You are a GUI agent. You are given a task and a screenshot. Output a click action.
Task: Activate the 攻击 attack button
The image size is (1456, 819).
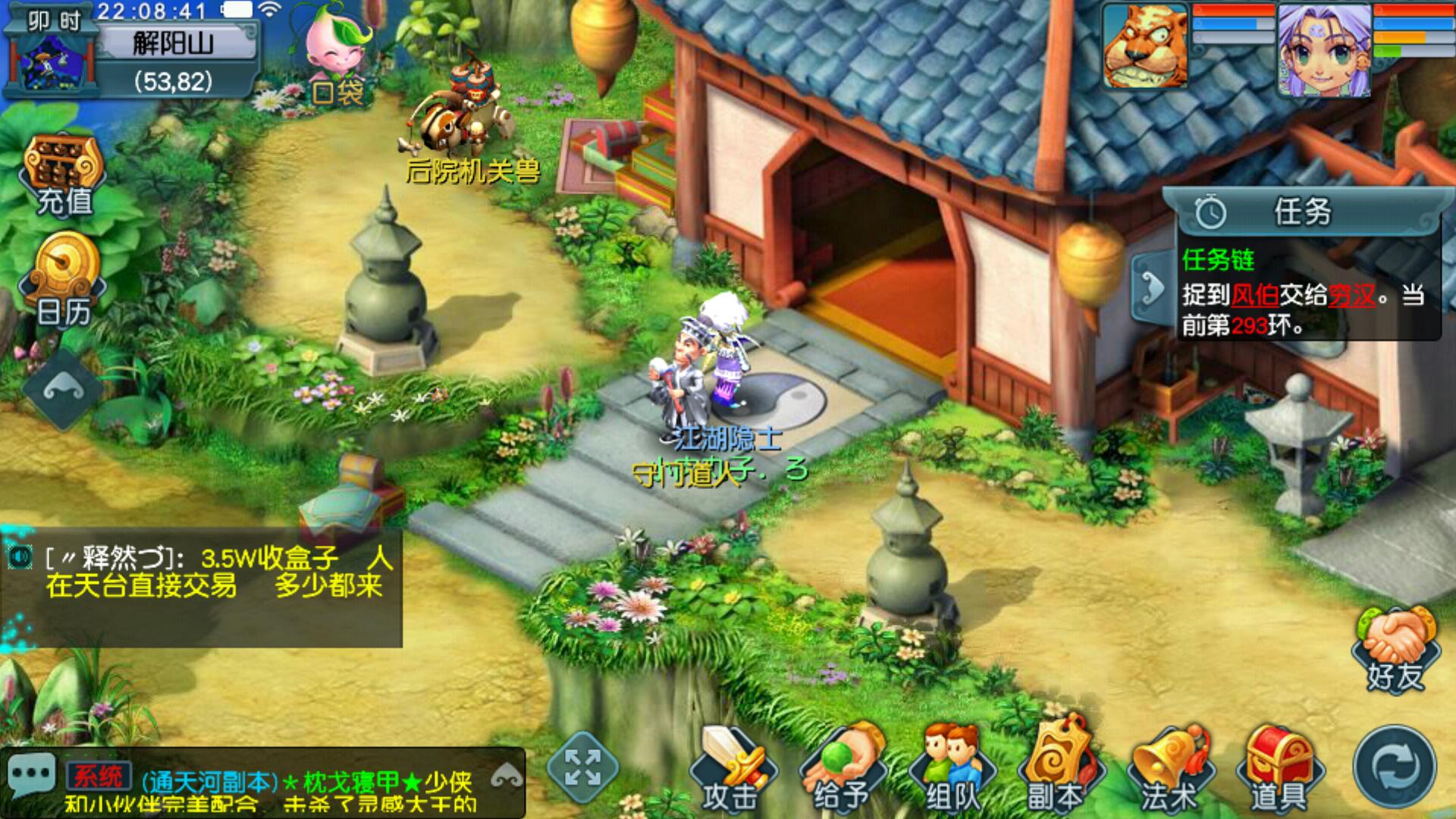coord(731,770)
